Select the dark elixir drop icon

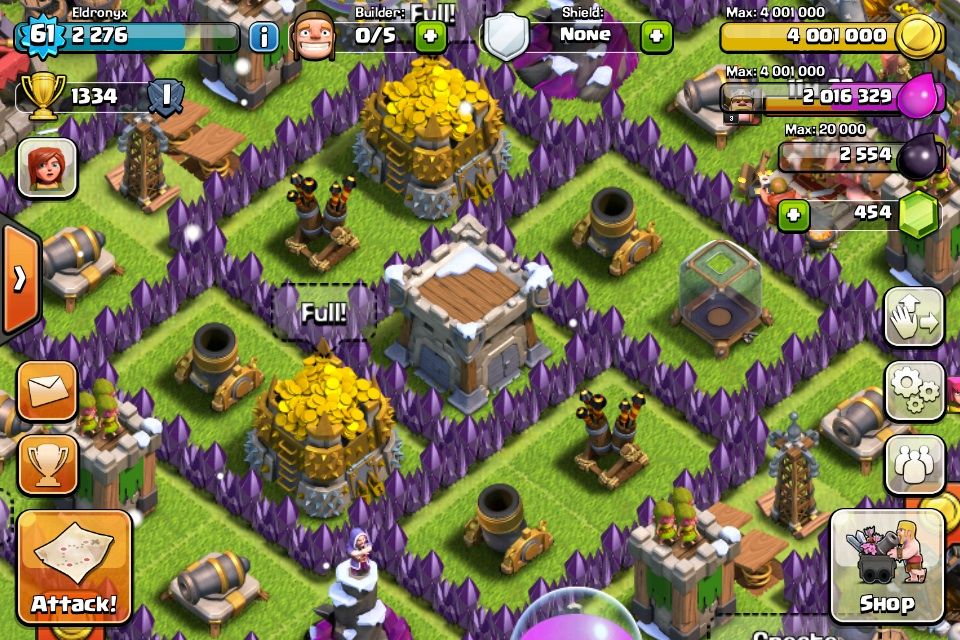[918, 157]
